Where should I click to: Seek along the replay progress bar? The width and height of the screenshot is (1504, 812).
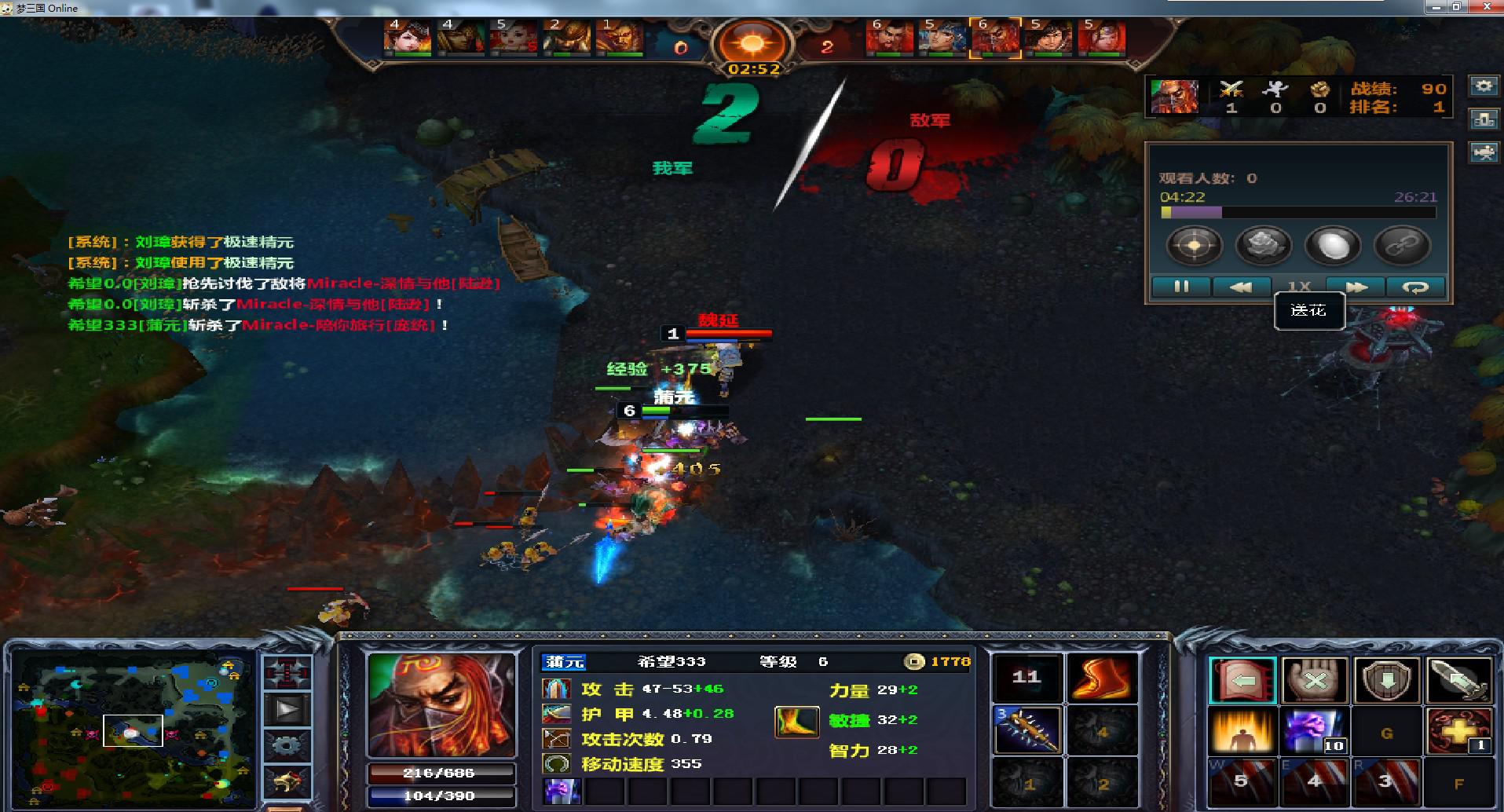click(x=1297, y=212)
